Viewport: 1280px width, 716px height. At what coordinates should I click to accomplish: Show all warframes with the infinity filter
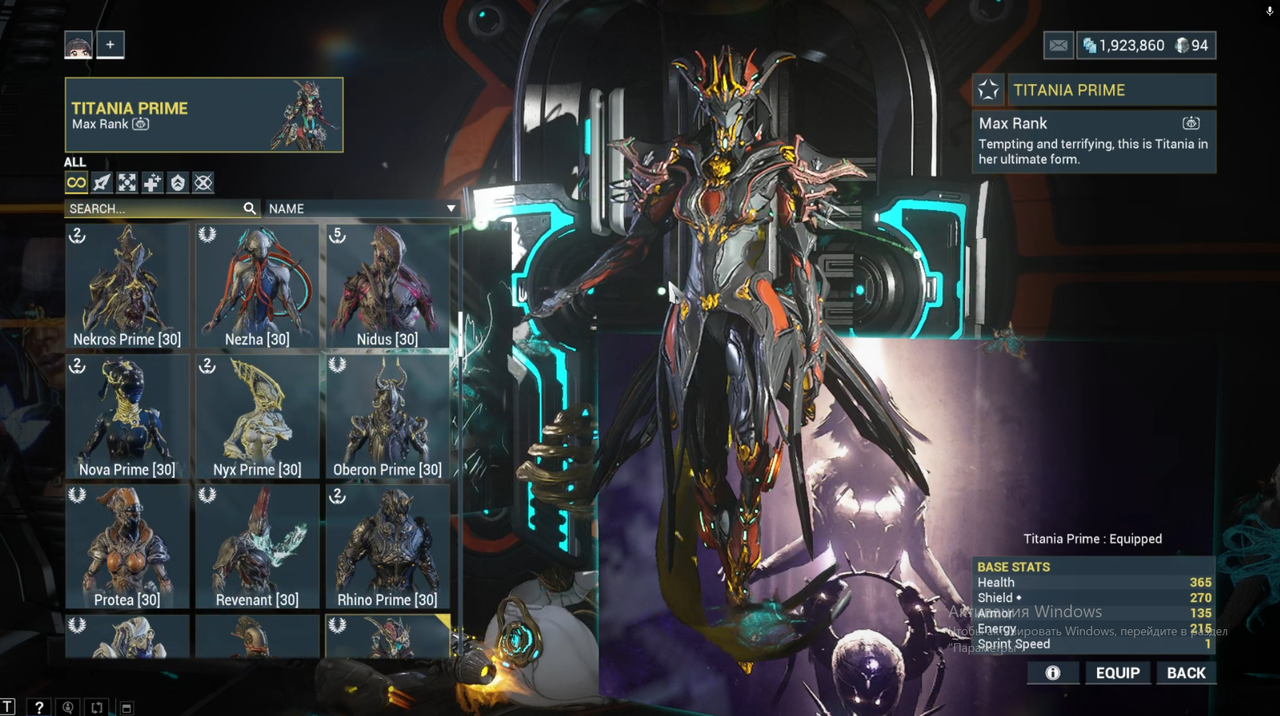[x=76, y=183]
